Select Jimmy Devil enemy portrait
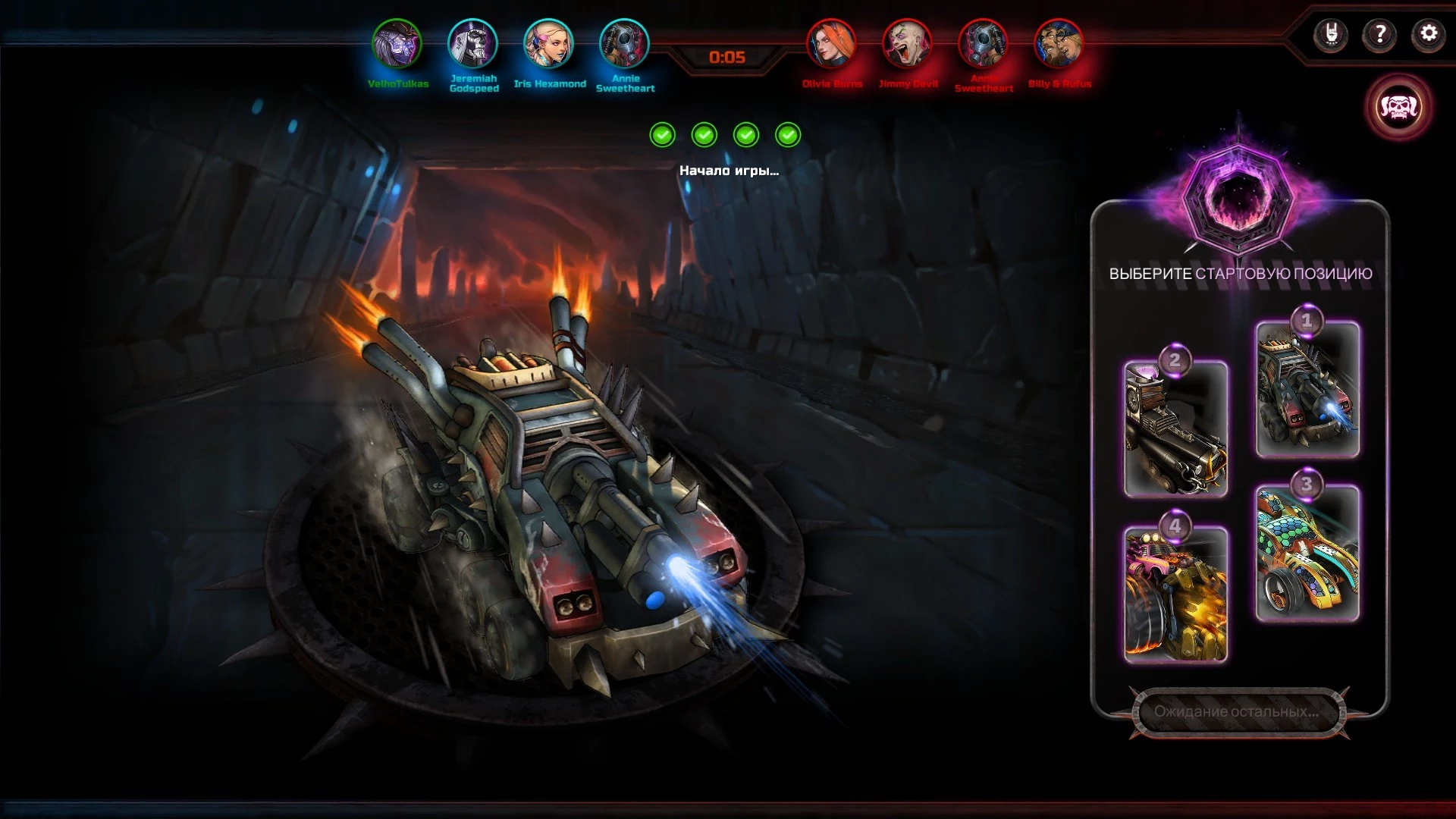Screen dimensions: 1456x819 tap(907, 44)
